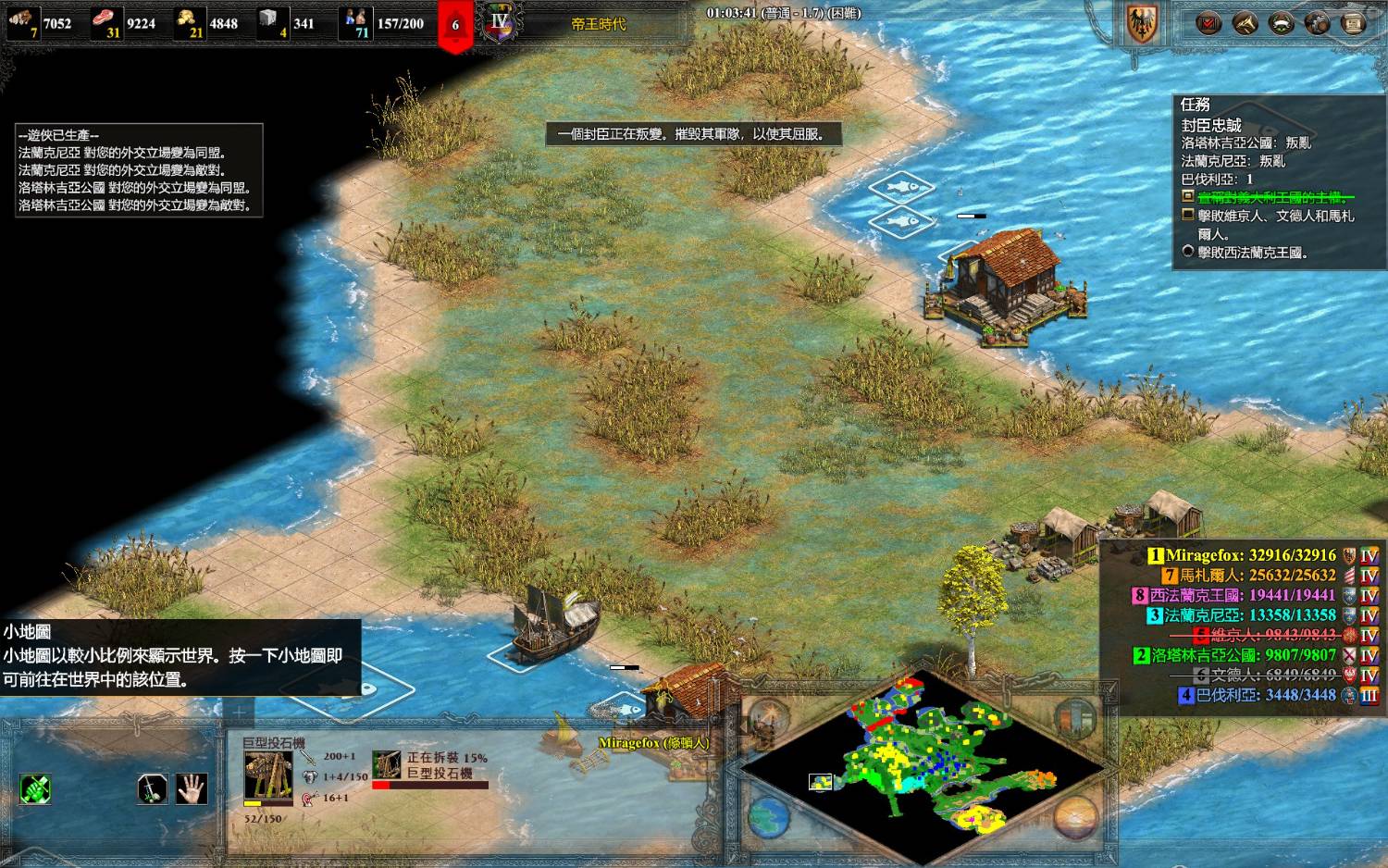Screen dimensions: 1388x868
Task: Click the eagle civilization shield emblem
Action: point(1143,23)
